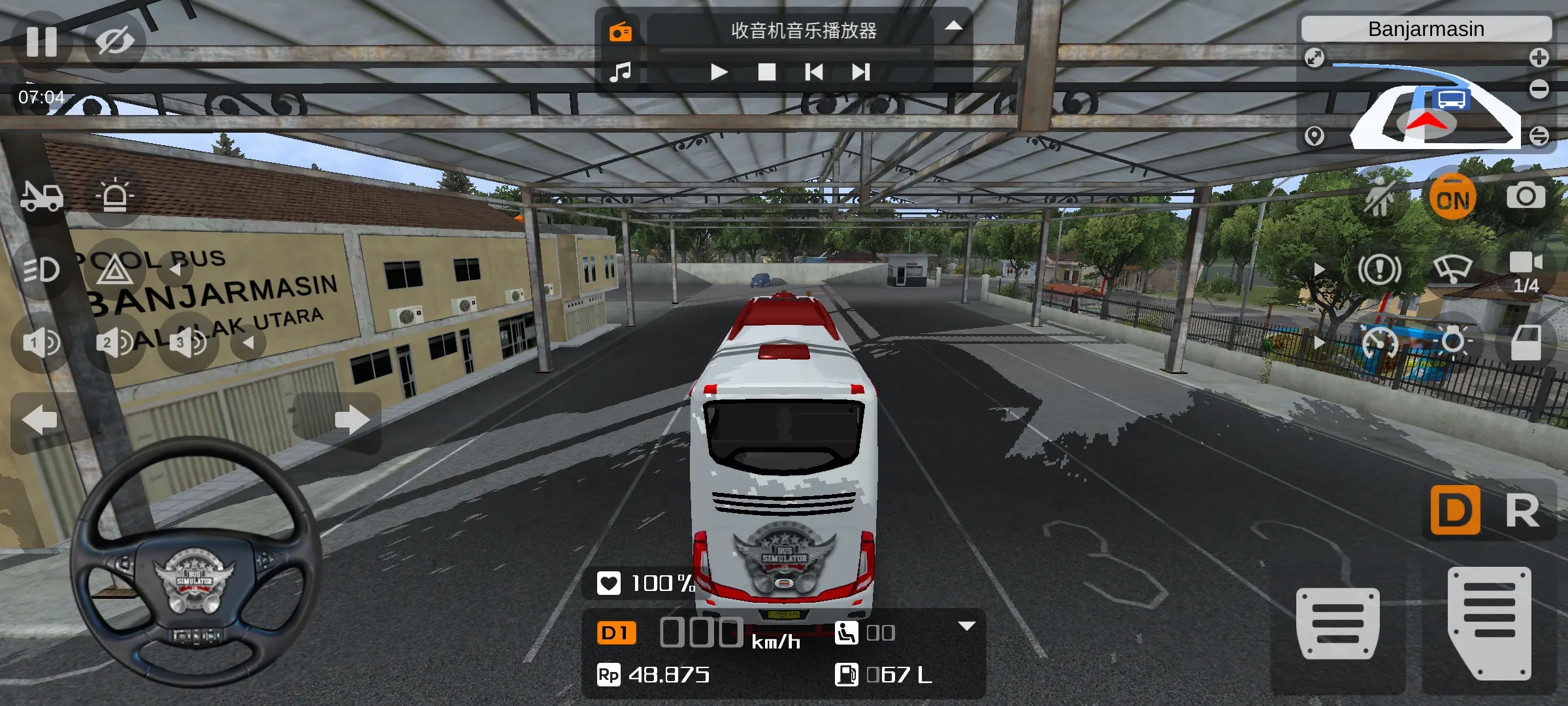Zoom in the minimap with plus button
Image resolution: width=1568 pixels, height=706 pixels.
pos(1539,58)
